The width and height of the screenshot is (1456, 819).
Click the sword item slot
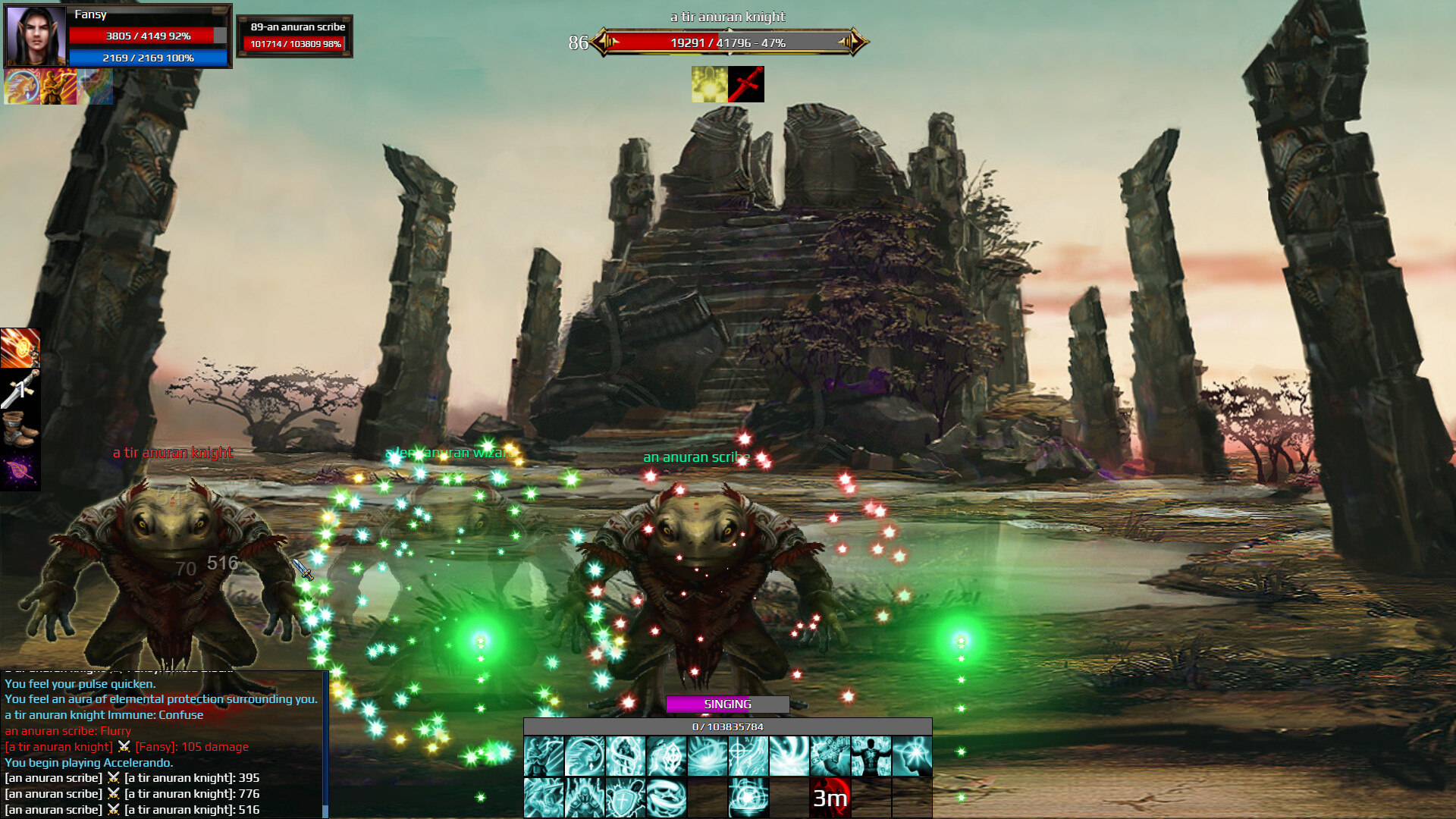click(20, 389)
